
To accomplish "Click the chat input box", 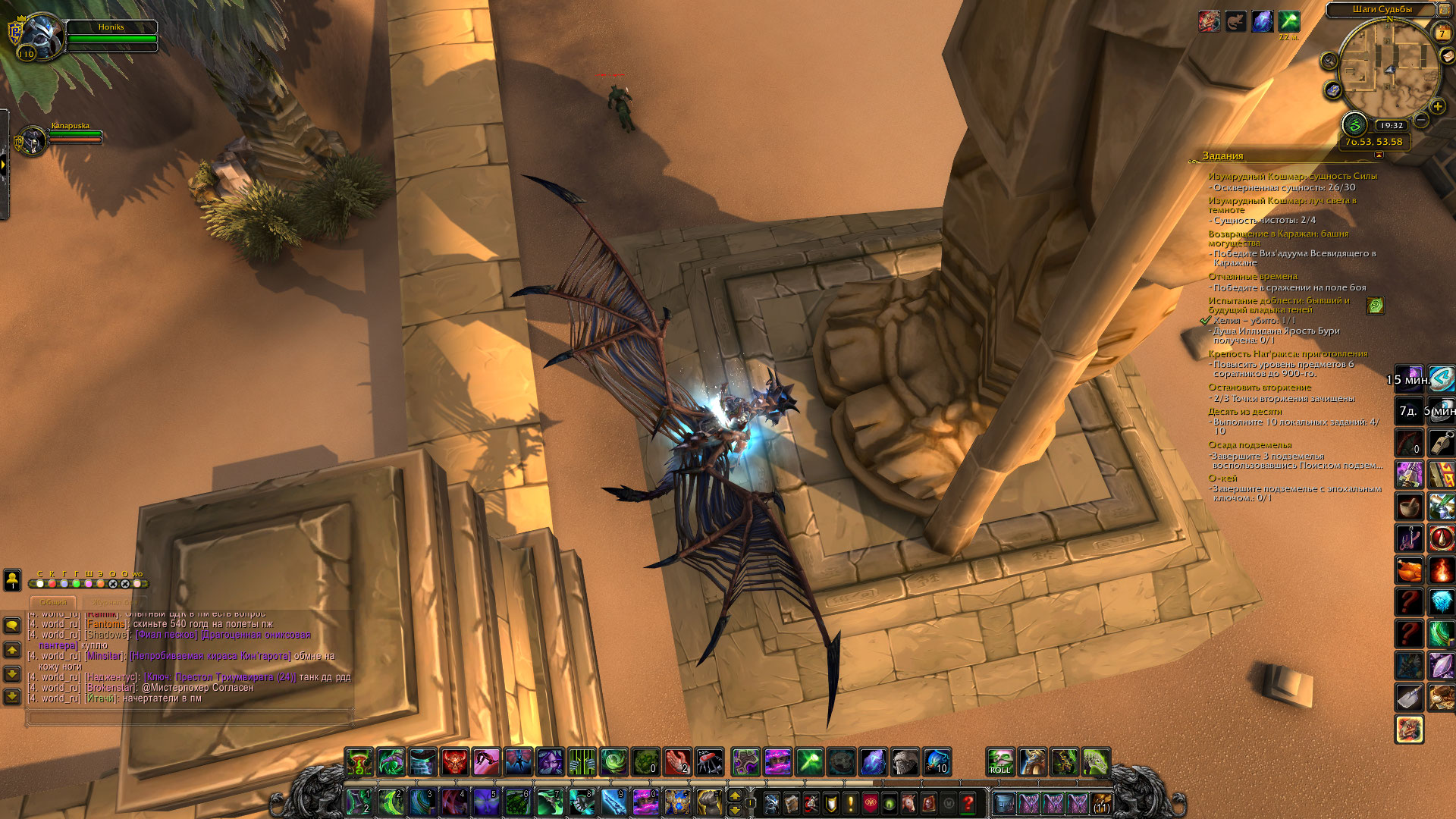I will tap(190, 717).
